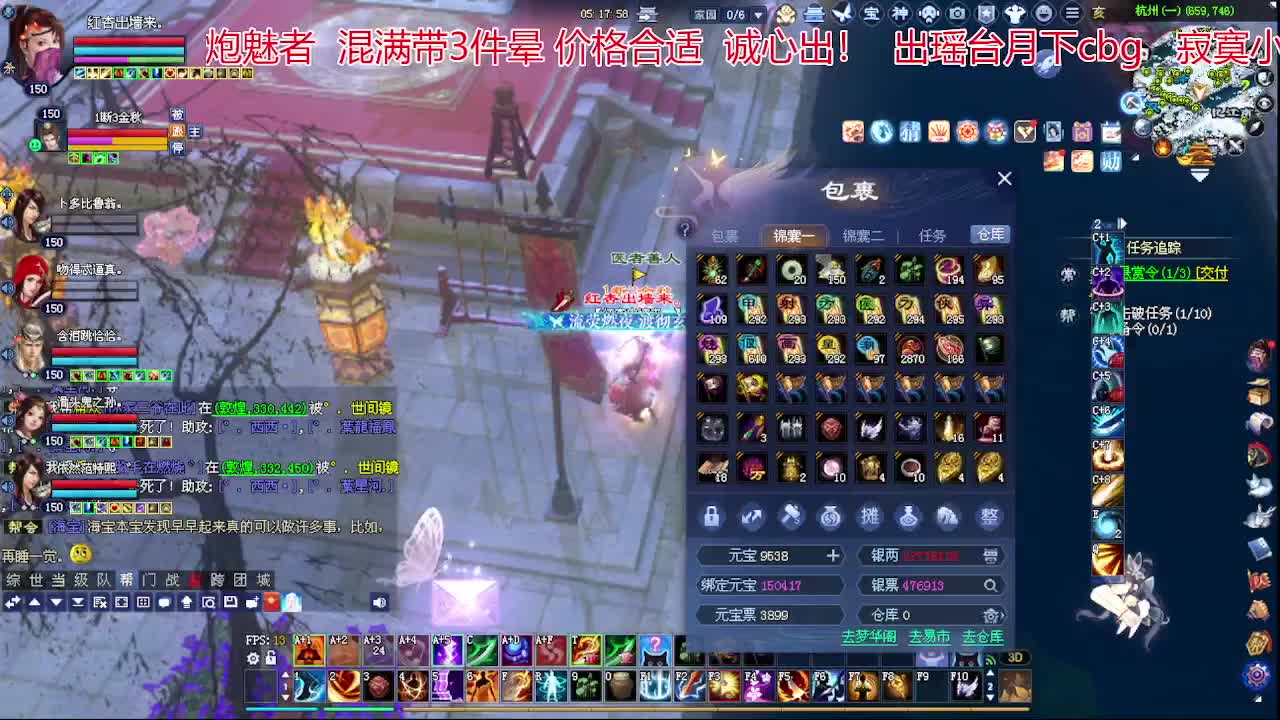The width and height of the screenshot is (1280, 720).
Task: Click the money pouch icon in the bag toolbar
Action: [830, 517]
